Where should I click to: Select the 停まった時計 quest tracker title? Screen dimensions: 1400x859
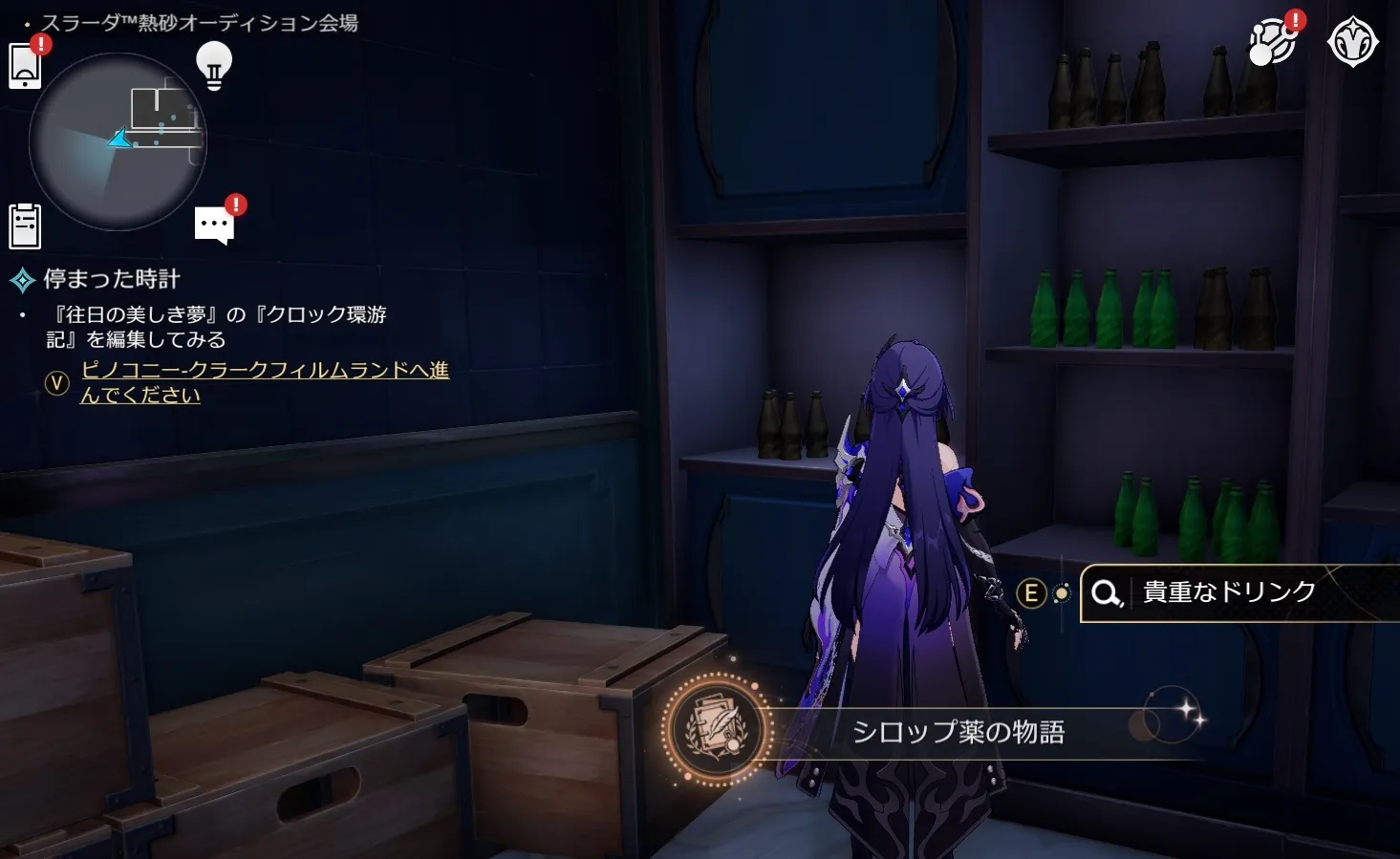click(x=112, y=279)
